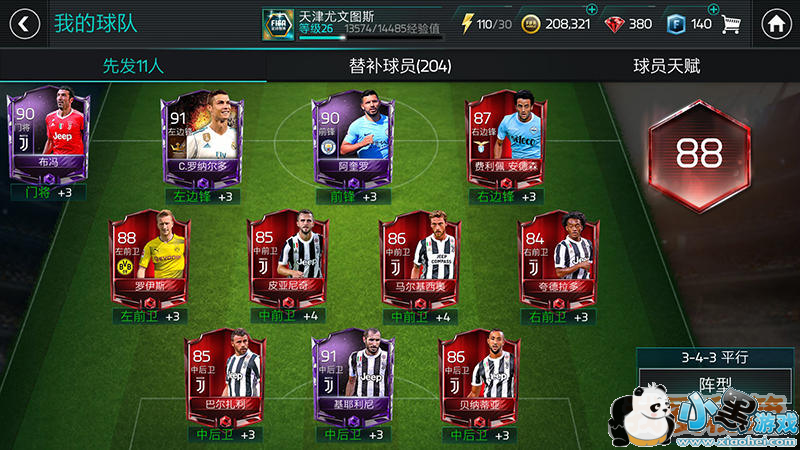Pick the 夸德拉多 player card
The height and width of the screenshot is (450, 800).
click(558, 257)
